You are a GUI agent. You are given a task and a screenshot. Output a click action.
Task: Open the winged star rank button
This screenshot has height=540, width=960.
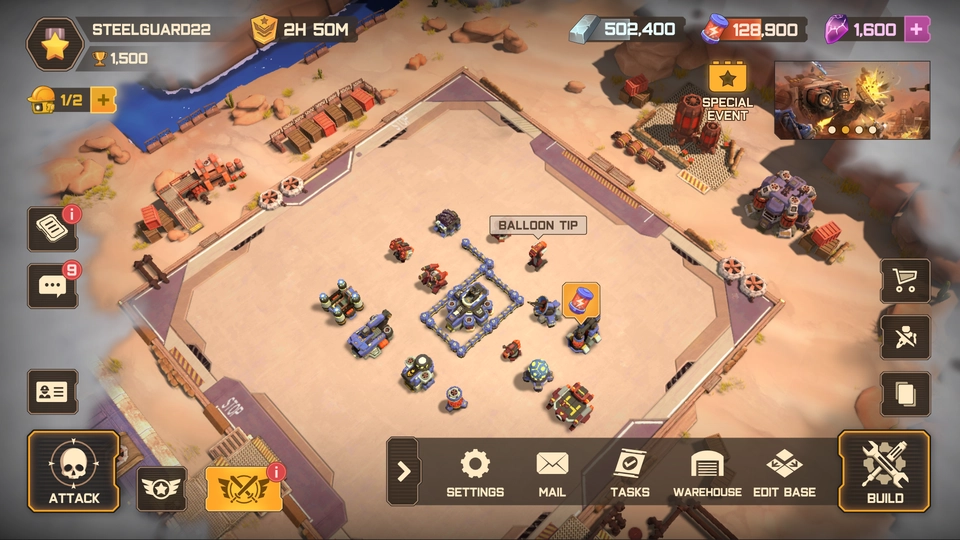(161, 489)
